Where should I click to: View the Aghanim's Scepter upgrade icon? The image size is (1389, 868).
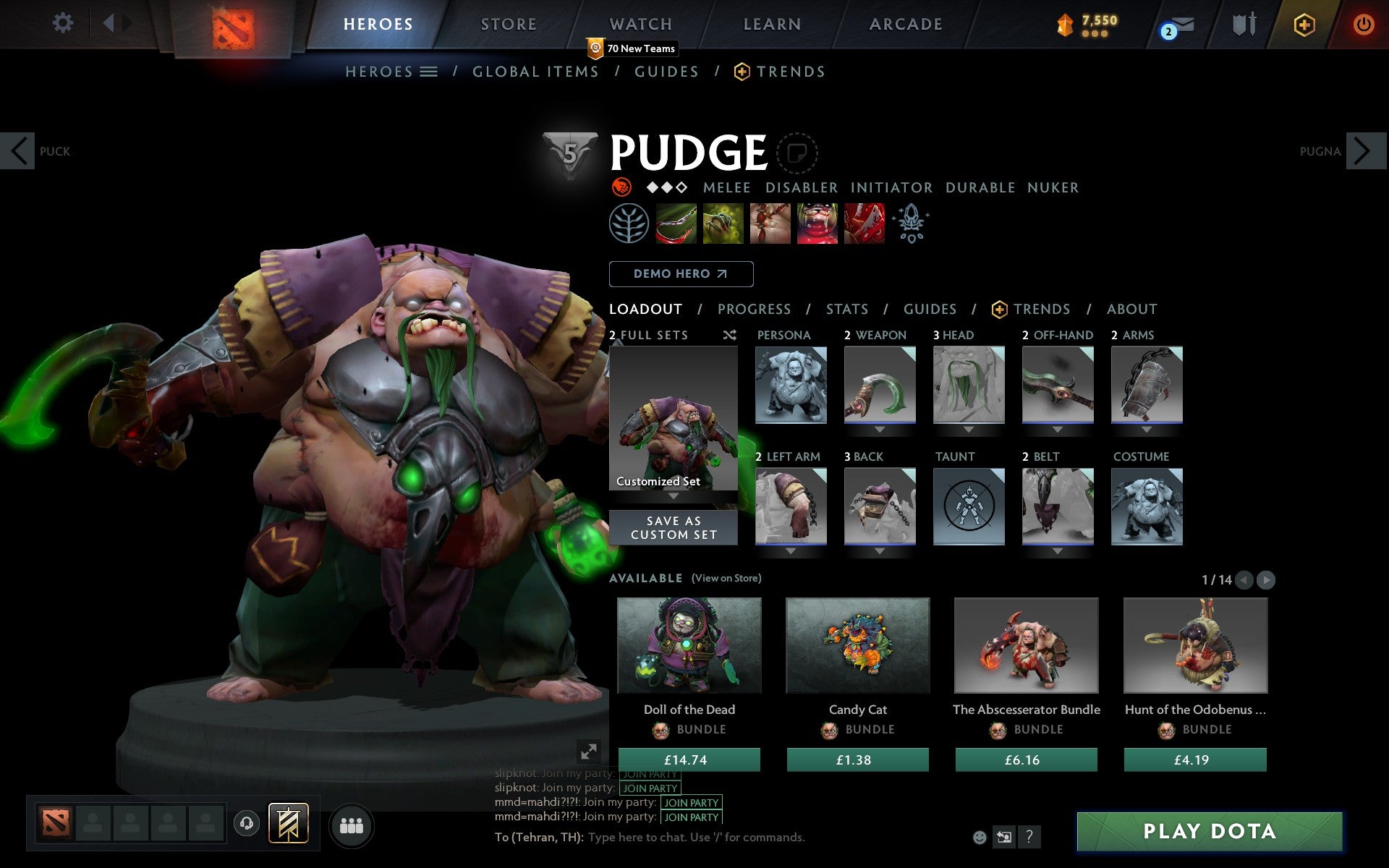click(x=911, y=223)
